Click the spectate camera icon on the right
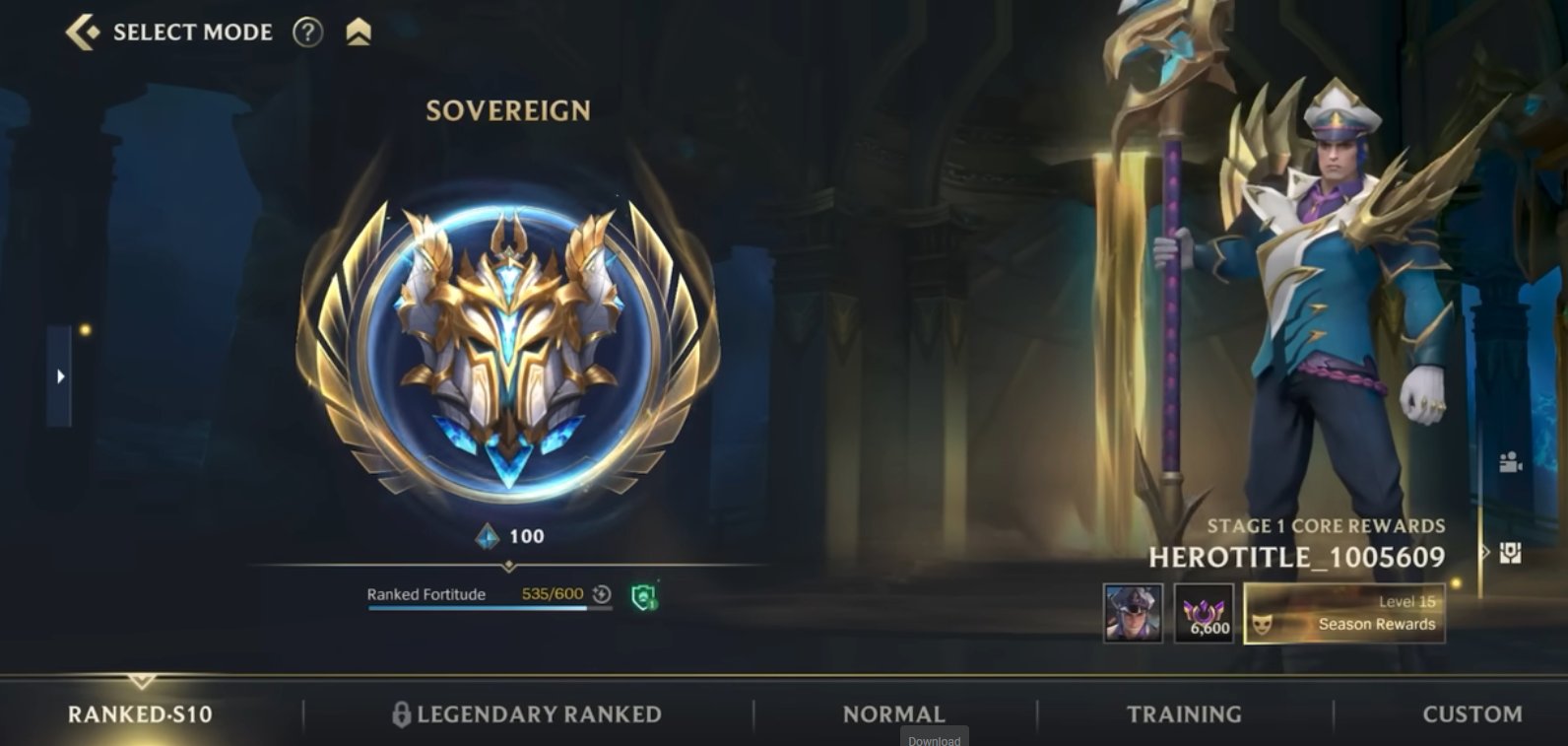This screenshot has width=1568, height=746. point(1510,462)
